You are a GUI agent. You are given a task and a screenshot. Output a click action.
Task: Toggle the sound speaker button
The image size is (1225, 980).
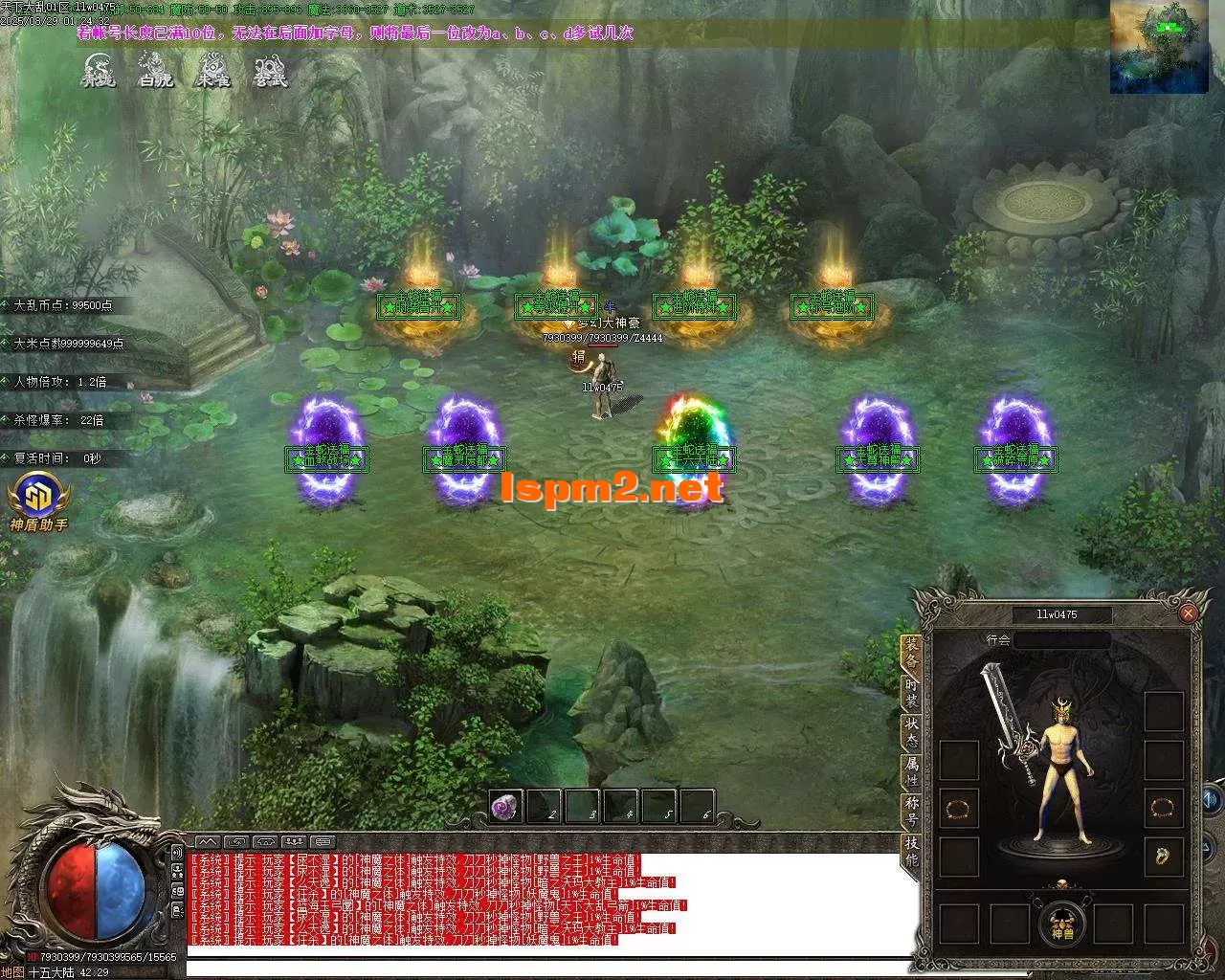(x=1212, y=798)
